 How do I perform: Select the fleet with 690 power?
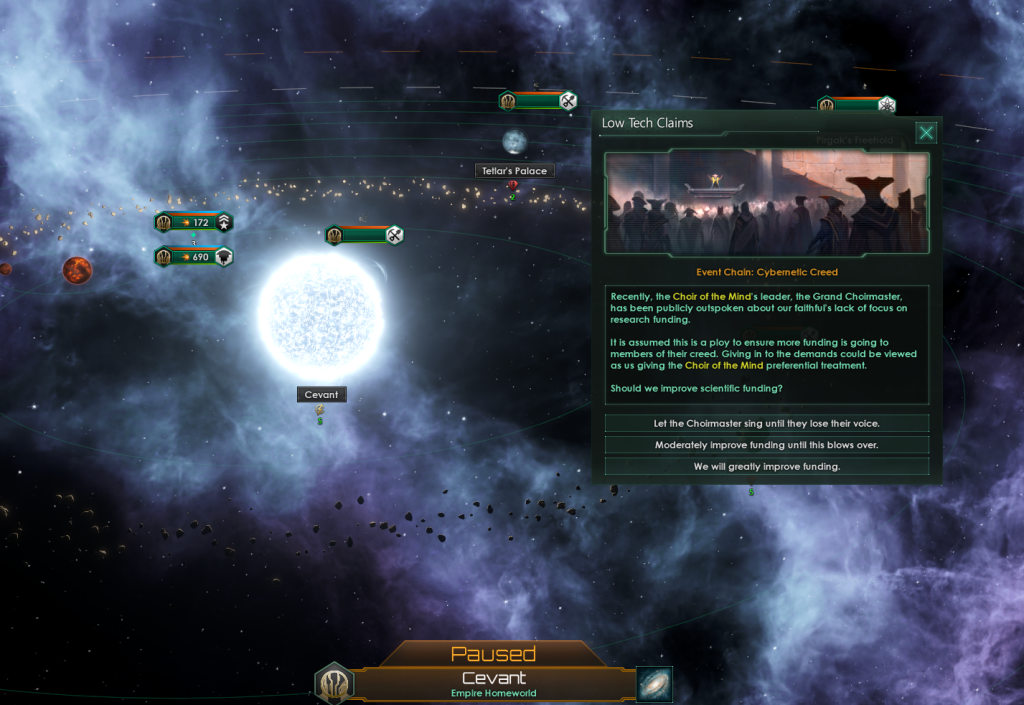194,257
